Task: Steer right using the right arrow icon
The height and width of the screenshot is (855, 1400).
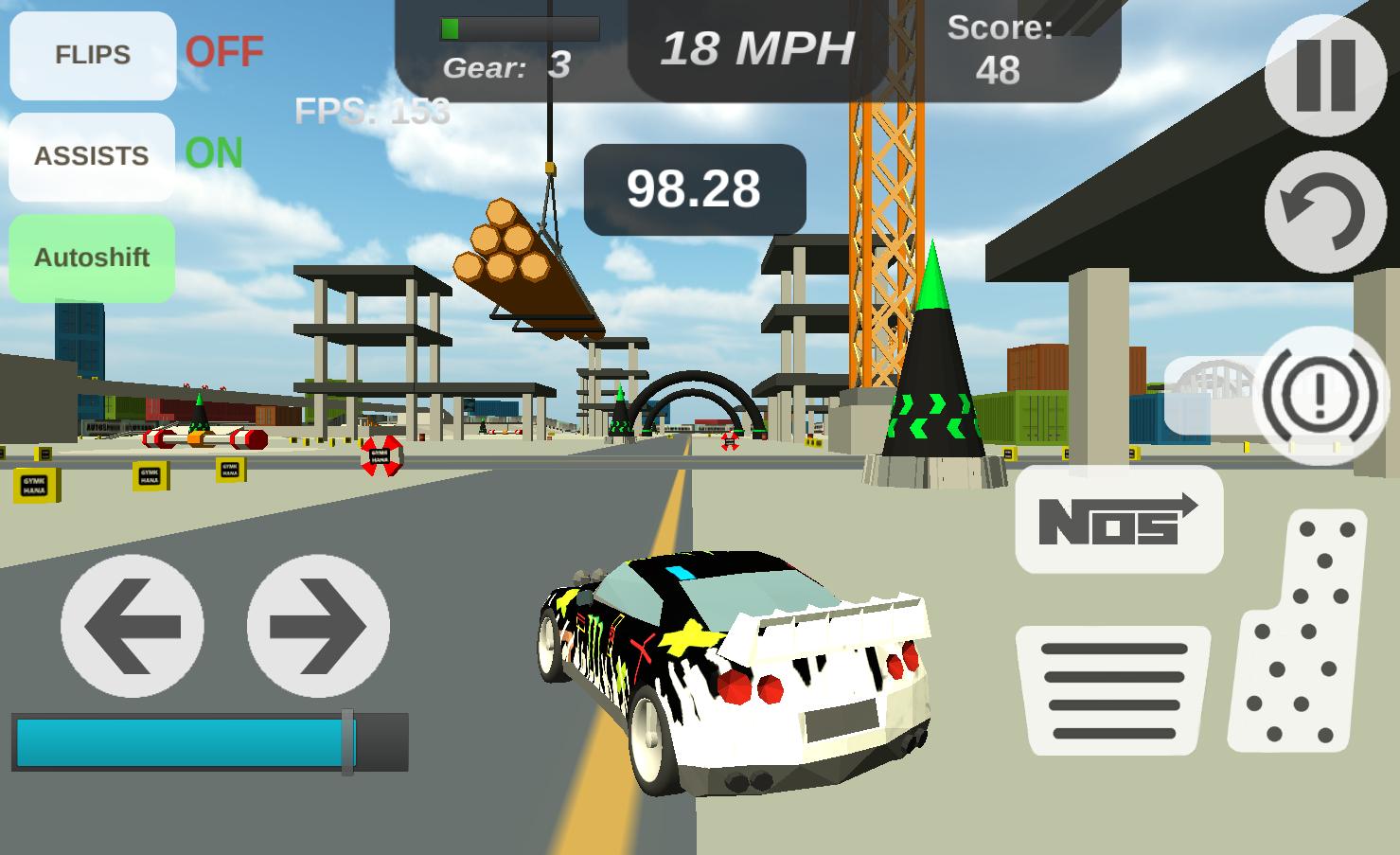Action: [317, 625]
